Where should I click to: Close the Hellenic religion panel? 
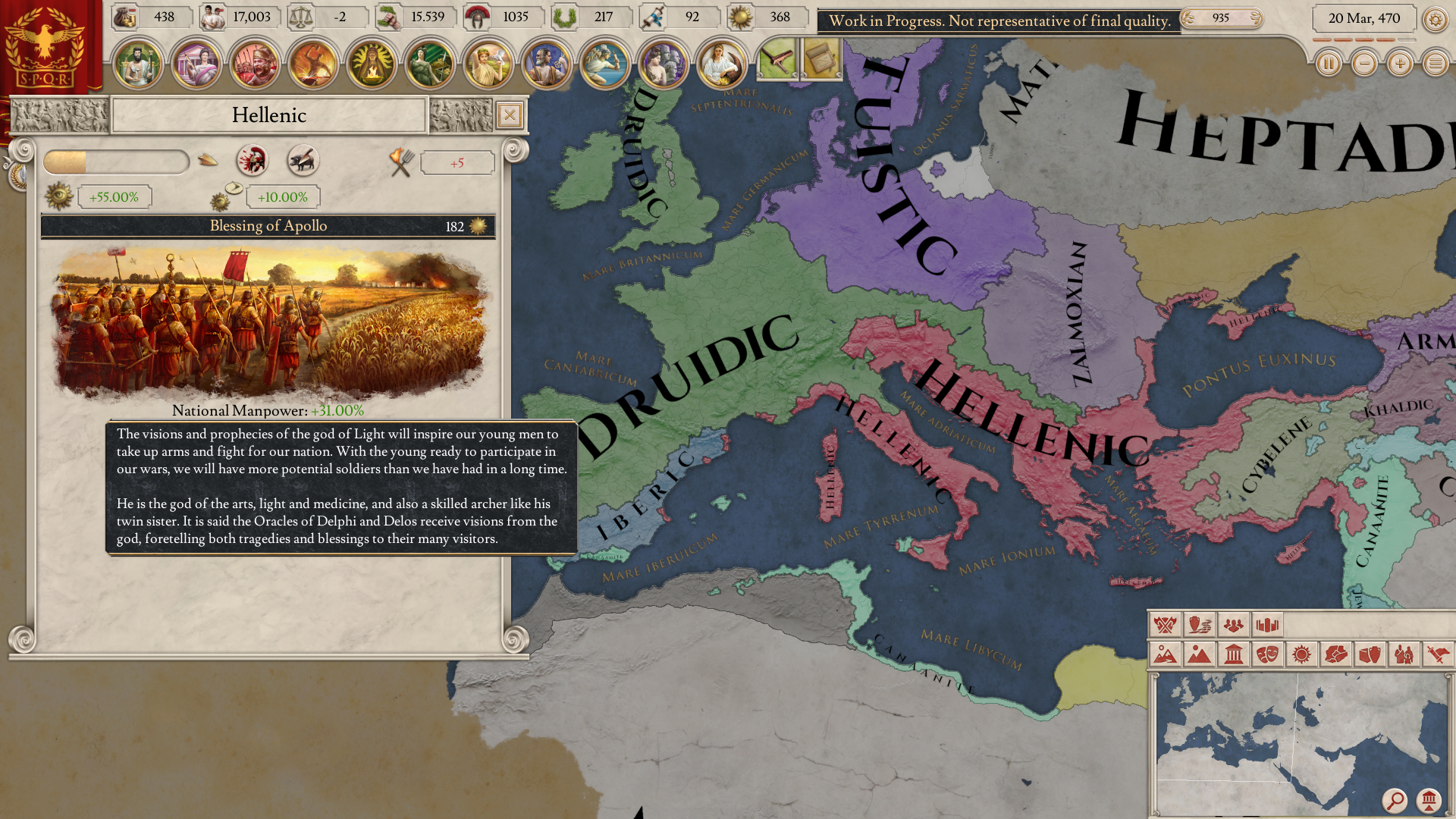[510, 115]
